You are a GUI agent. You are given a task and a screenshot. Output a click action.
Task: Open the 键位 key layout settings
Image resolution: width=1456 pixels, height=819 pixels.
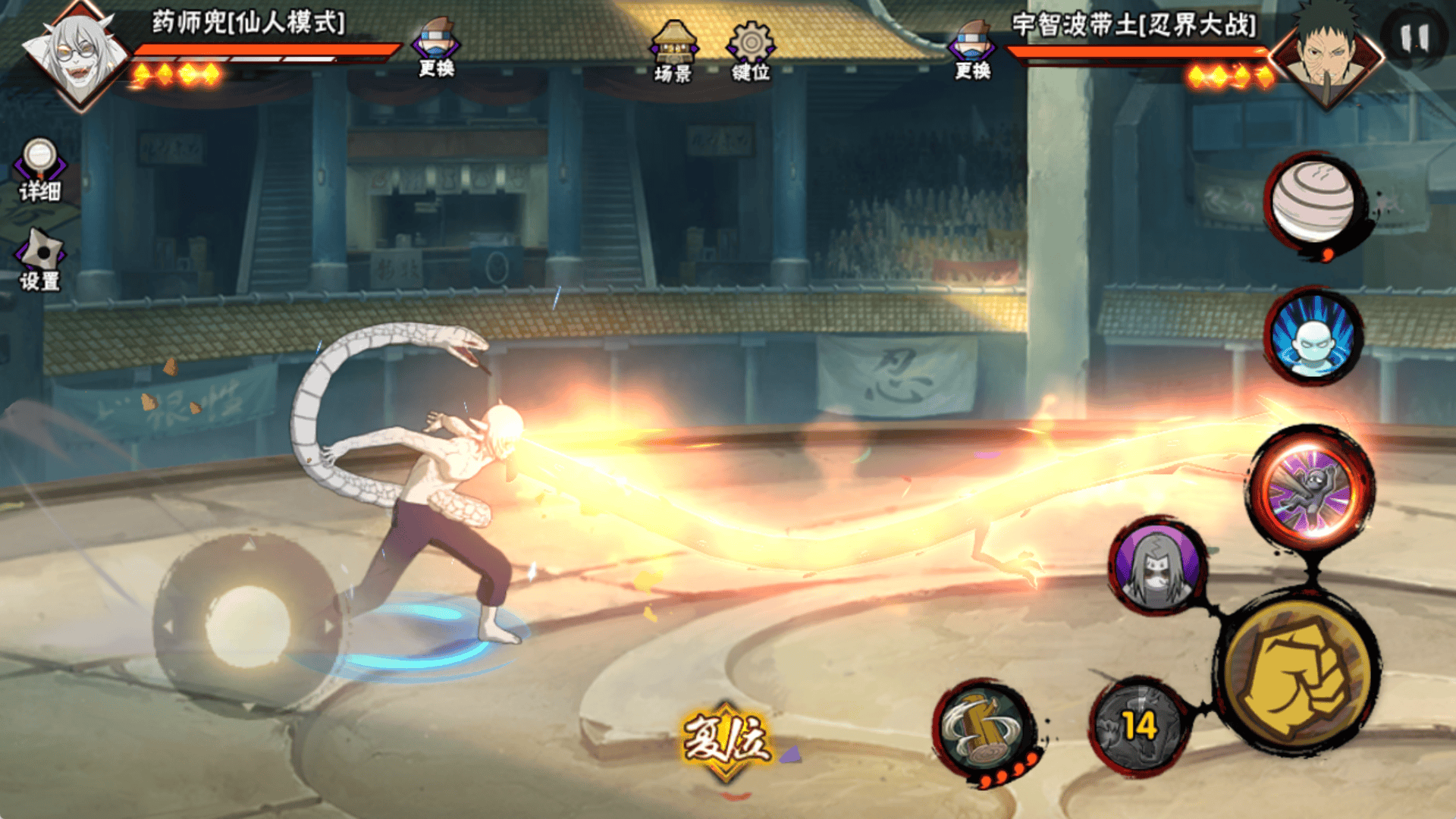click(751, 51)
